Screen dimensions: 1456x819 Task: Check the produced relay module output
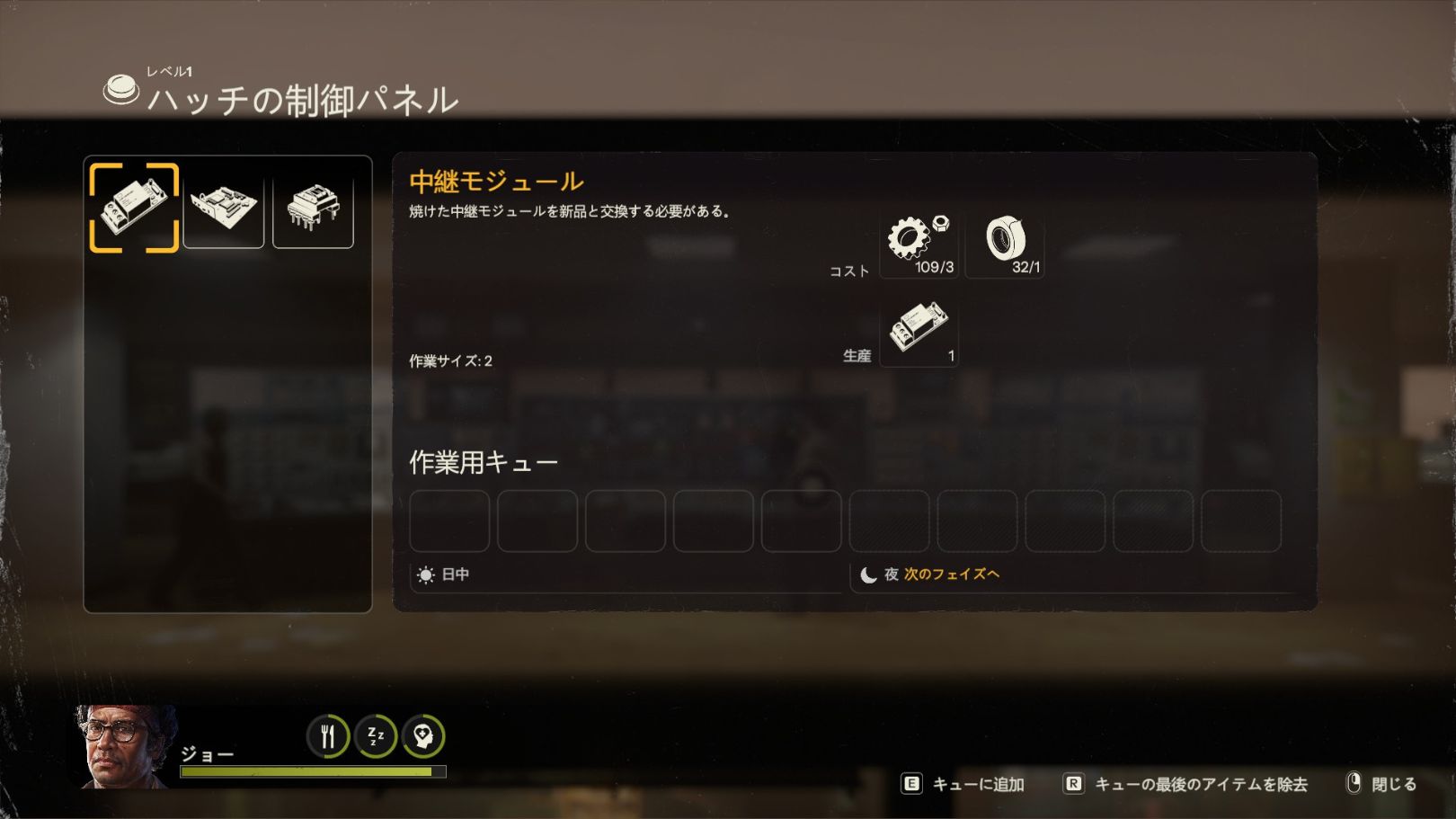click(918, 333)
